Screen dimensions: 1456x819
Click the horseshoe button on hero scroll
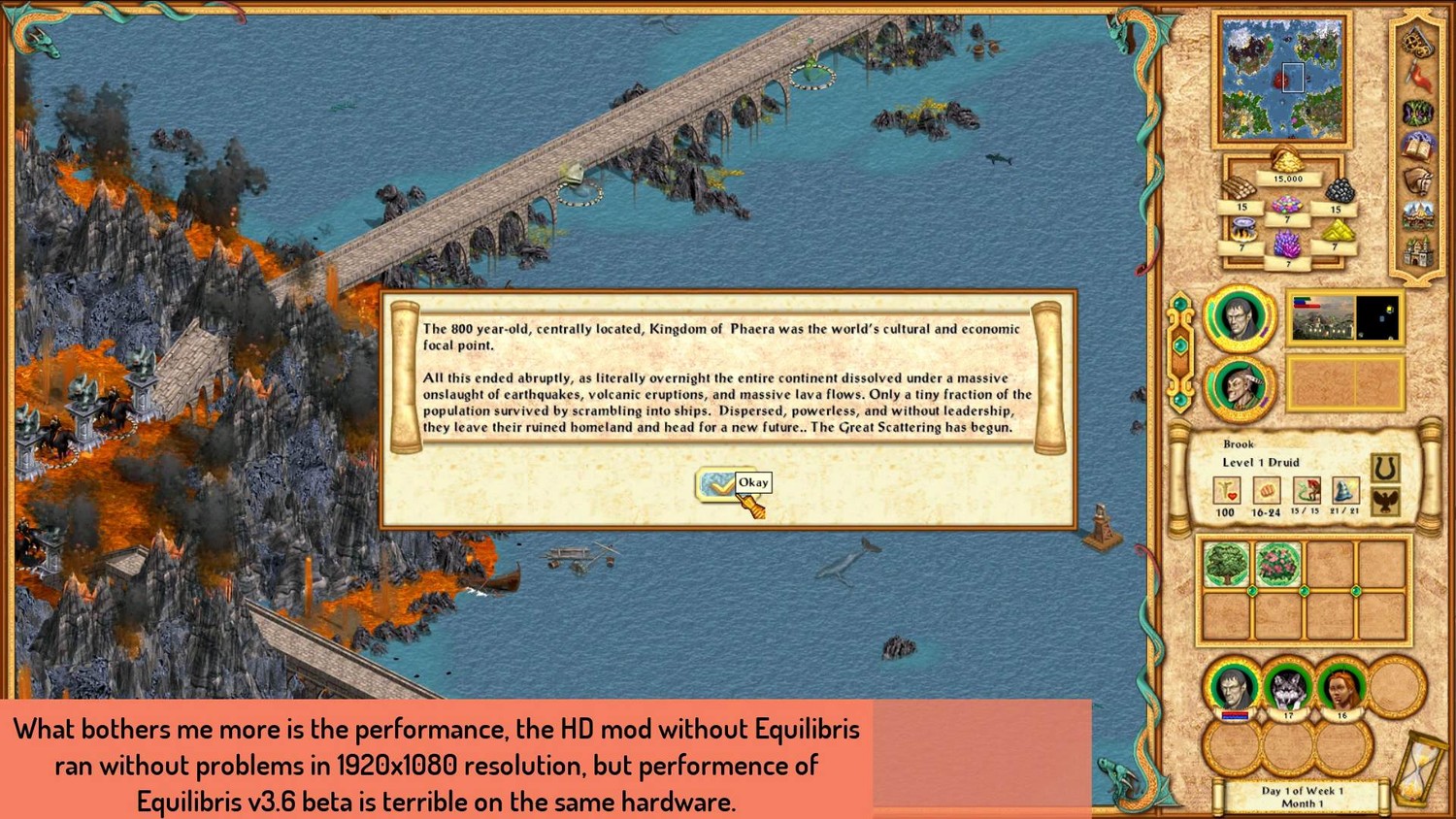[x=1385, y=469]
